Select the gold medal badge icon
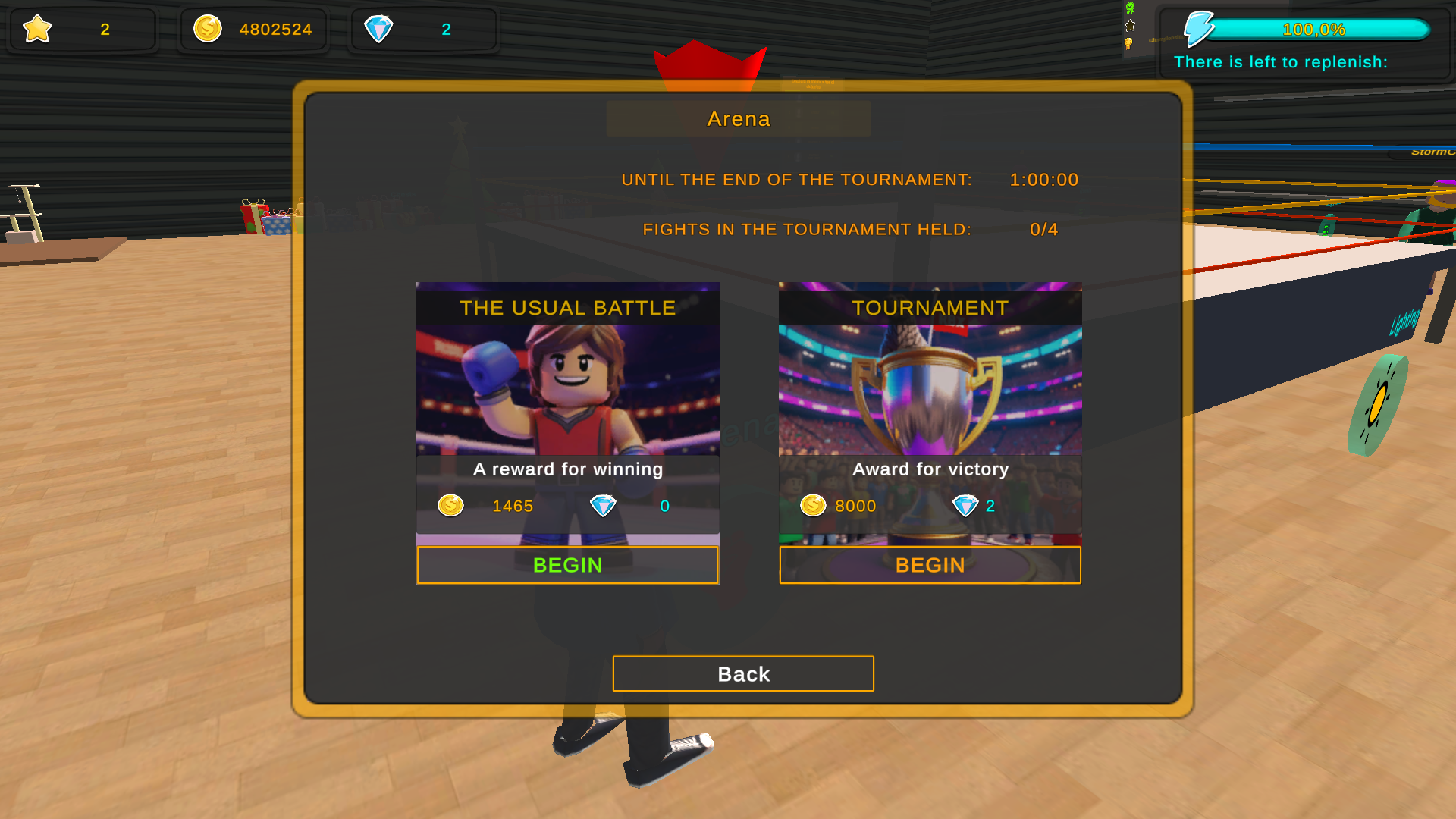Screen dimensions: 1456x819 1128,44
